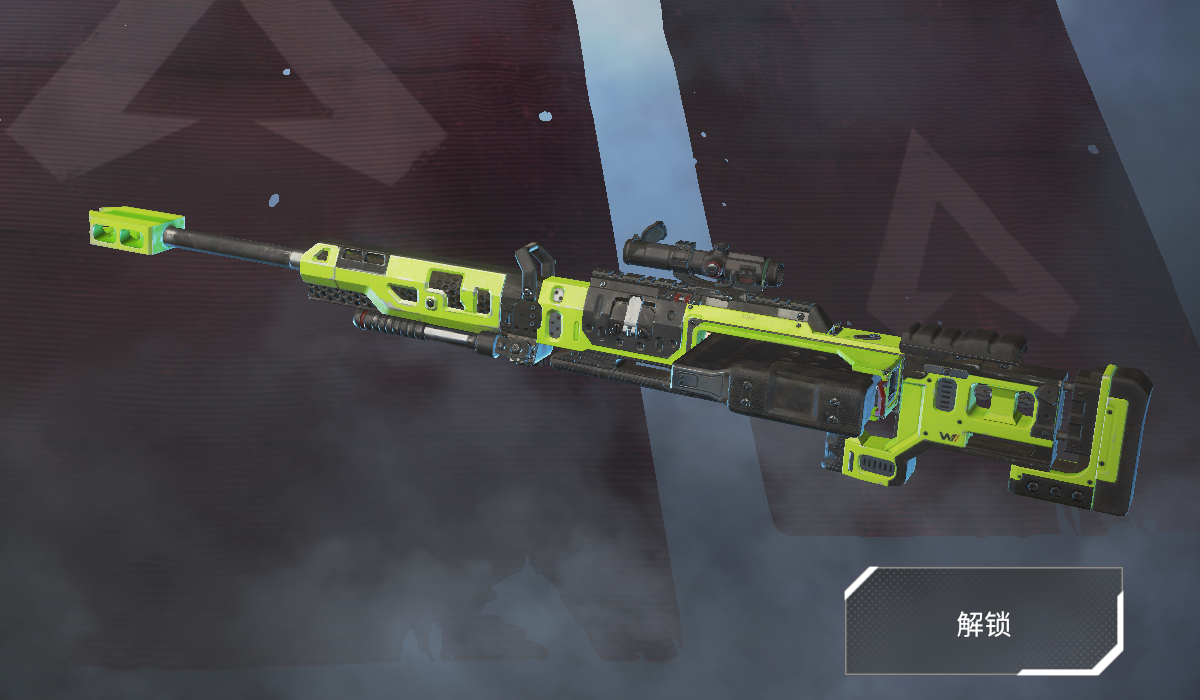The image size is (1200, 700).
Task: Click the 解锁 unlock button
Action: (x=984, y=622)
